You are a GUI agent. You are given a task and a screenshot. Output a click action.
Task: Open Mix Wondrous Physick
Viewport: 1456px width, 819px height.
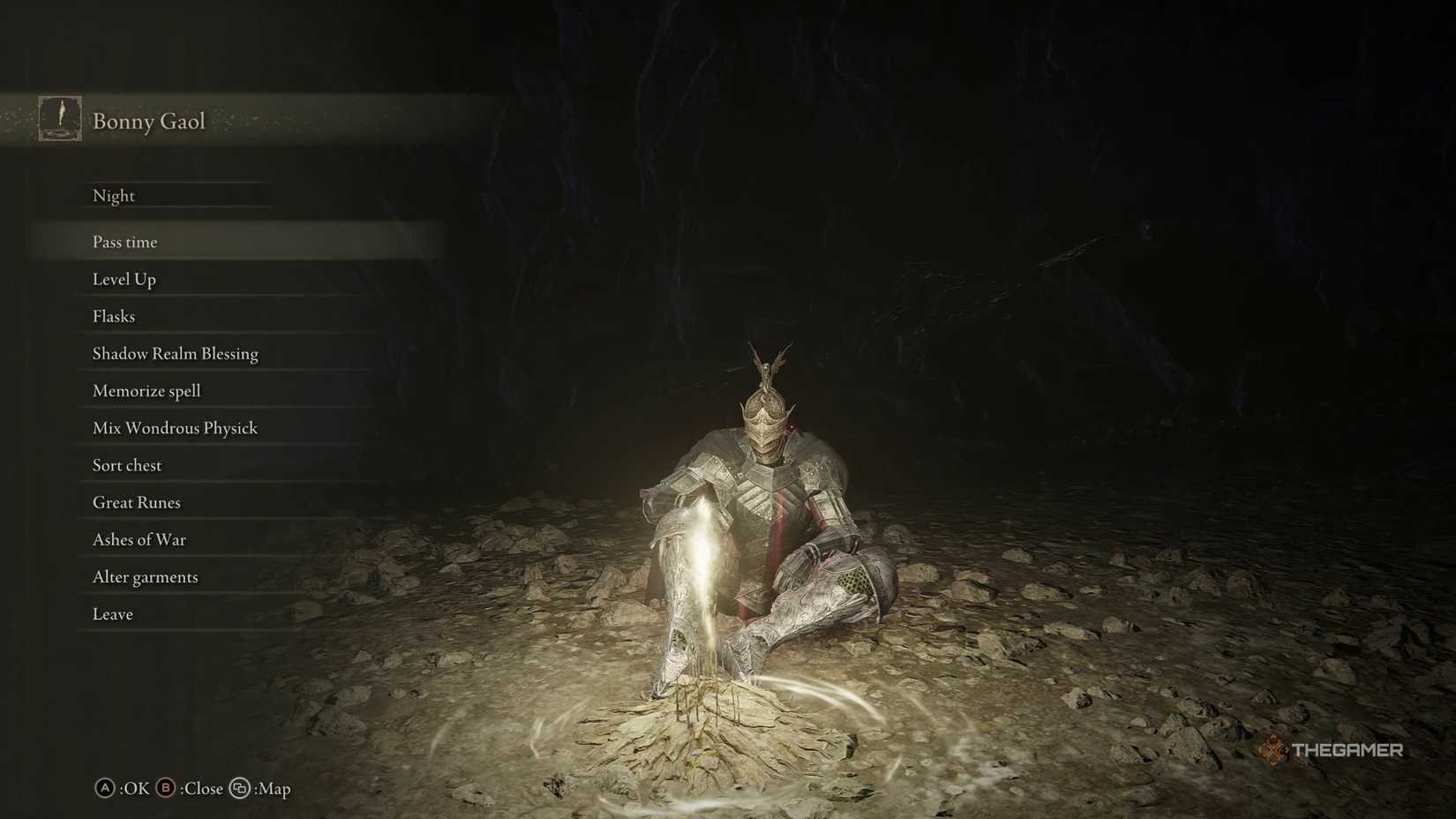[175, 428]
